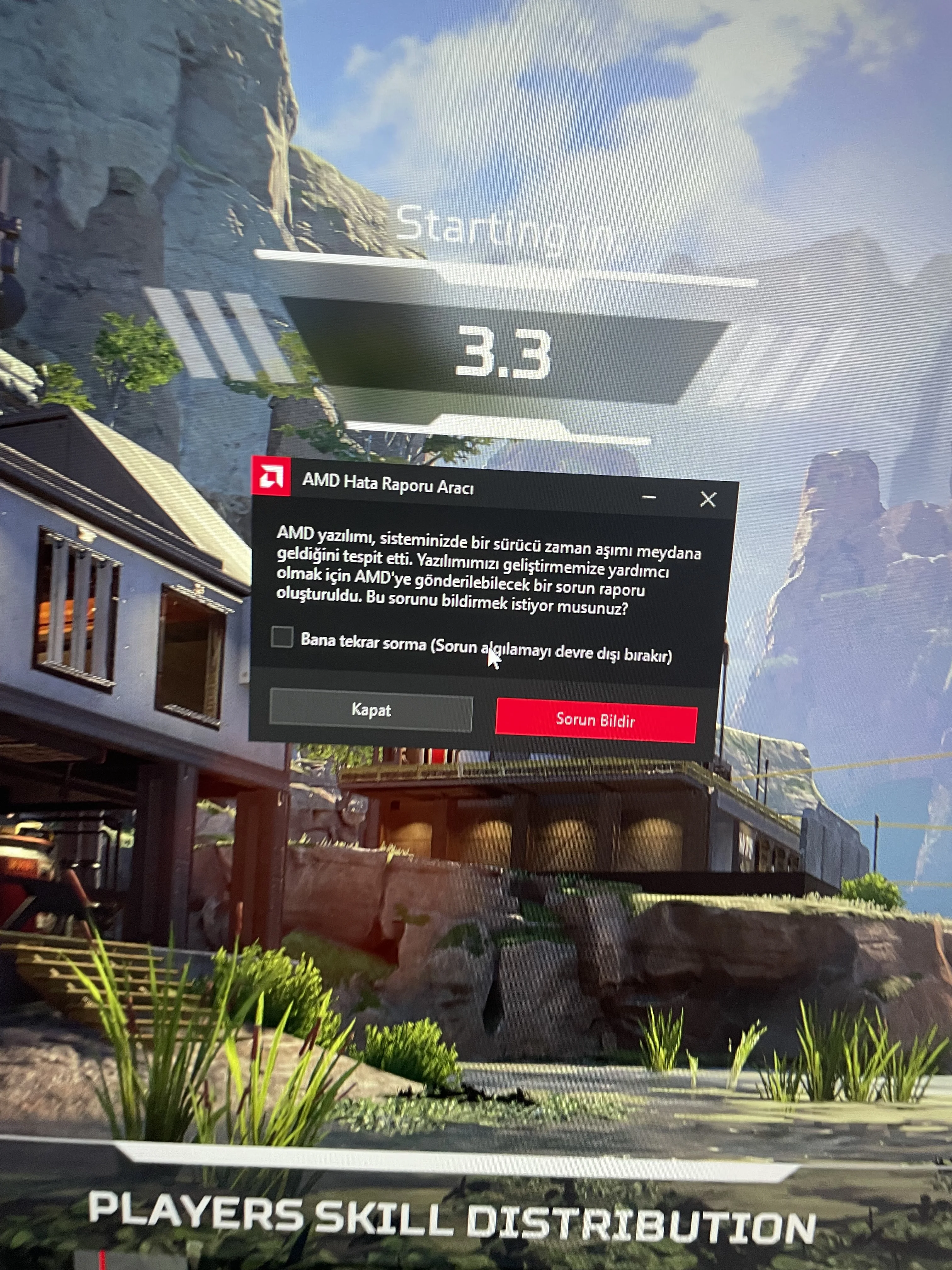Minimize the AMD Hata Raporu Aracı window
Screen dimensions: 952x1270
click(649, 497)
